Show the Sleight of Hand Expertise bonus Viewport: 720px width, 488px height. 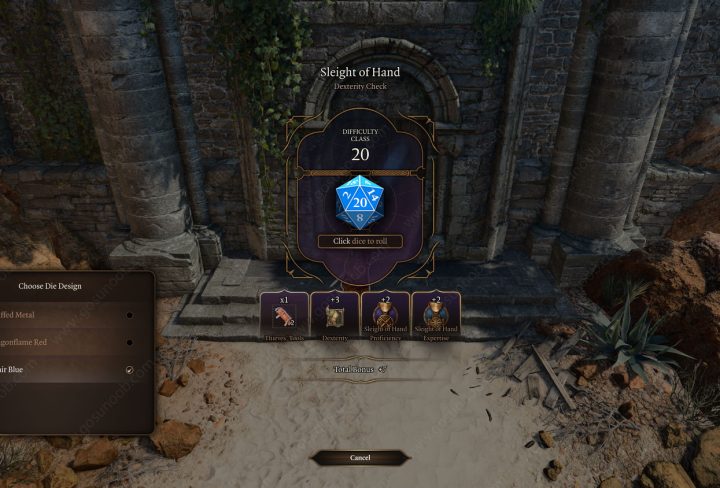pyautogui.click(x=436, y=317)
